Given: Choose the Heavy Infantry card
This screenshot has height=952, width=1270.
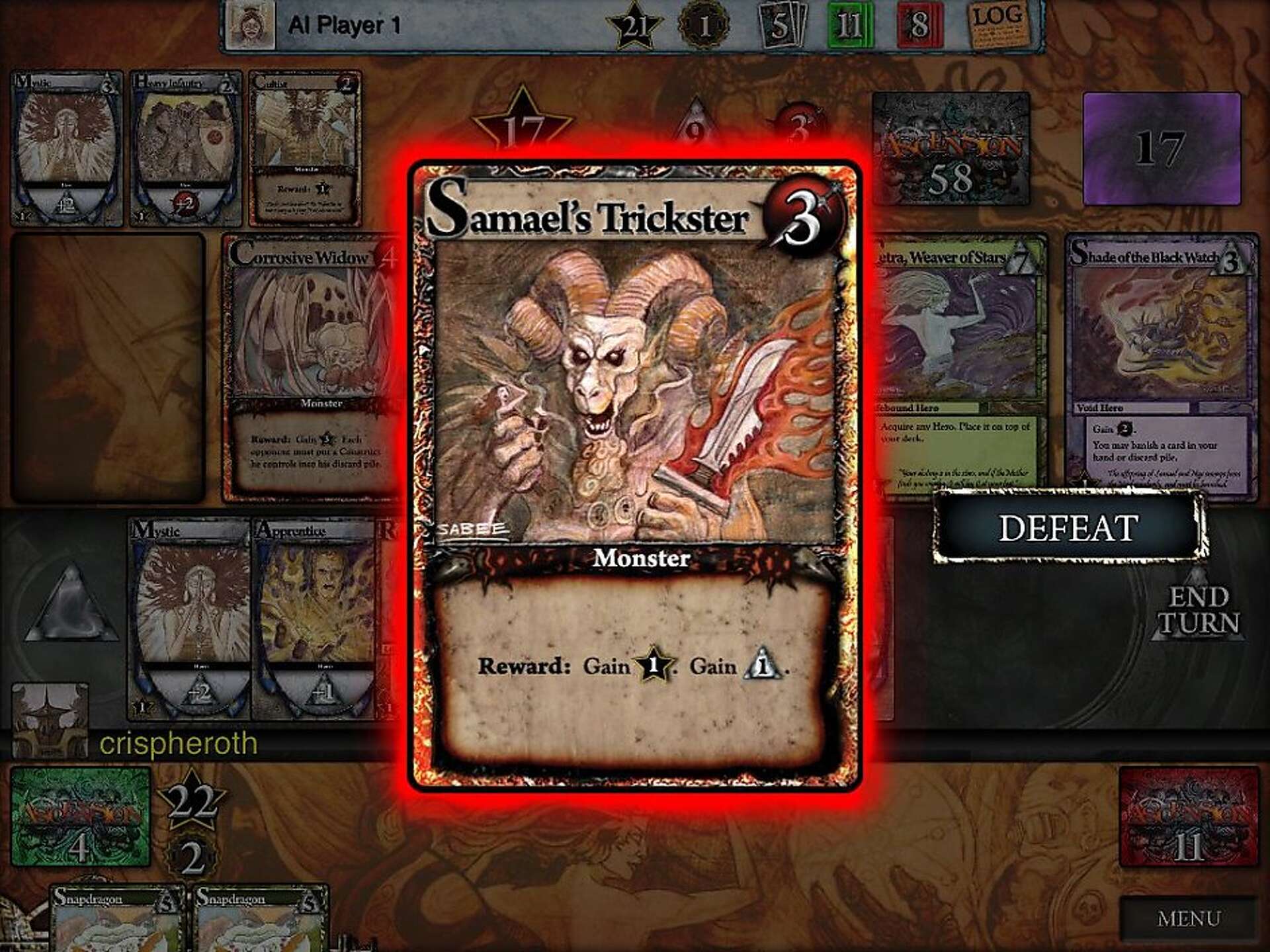Looking at the screenshot, I should click(x=186, y=148).
